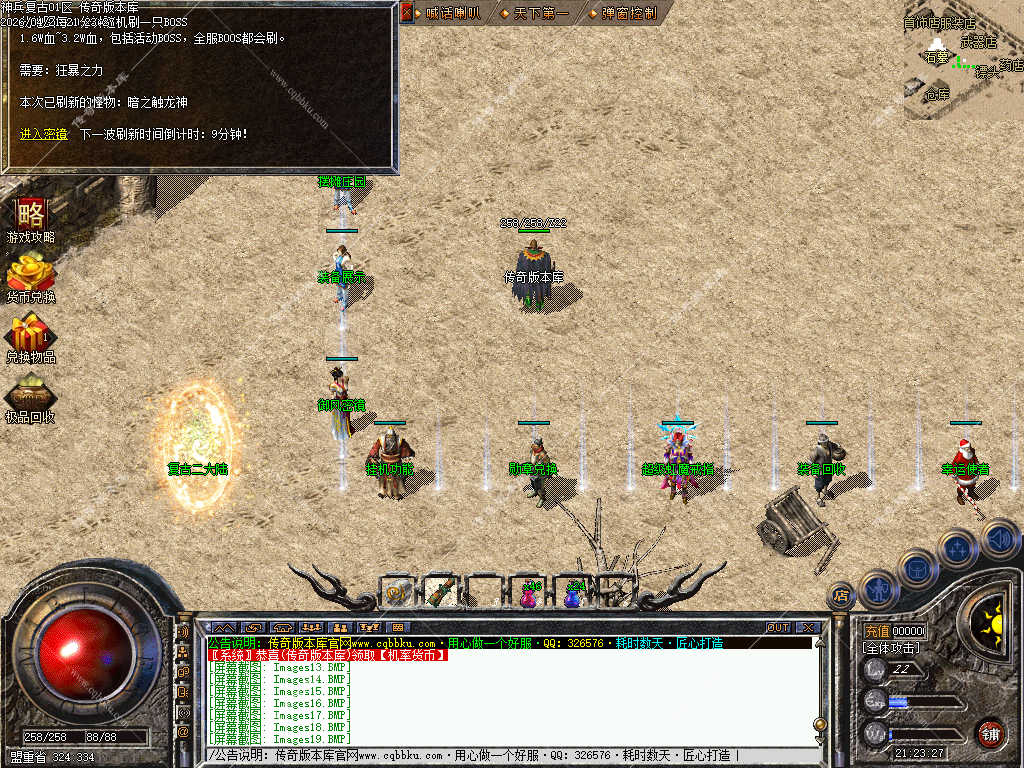Open the character status round button
The image size is (1024, 768).
(x=877, y=588)
